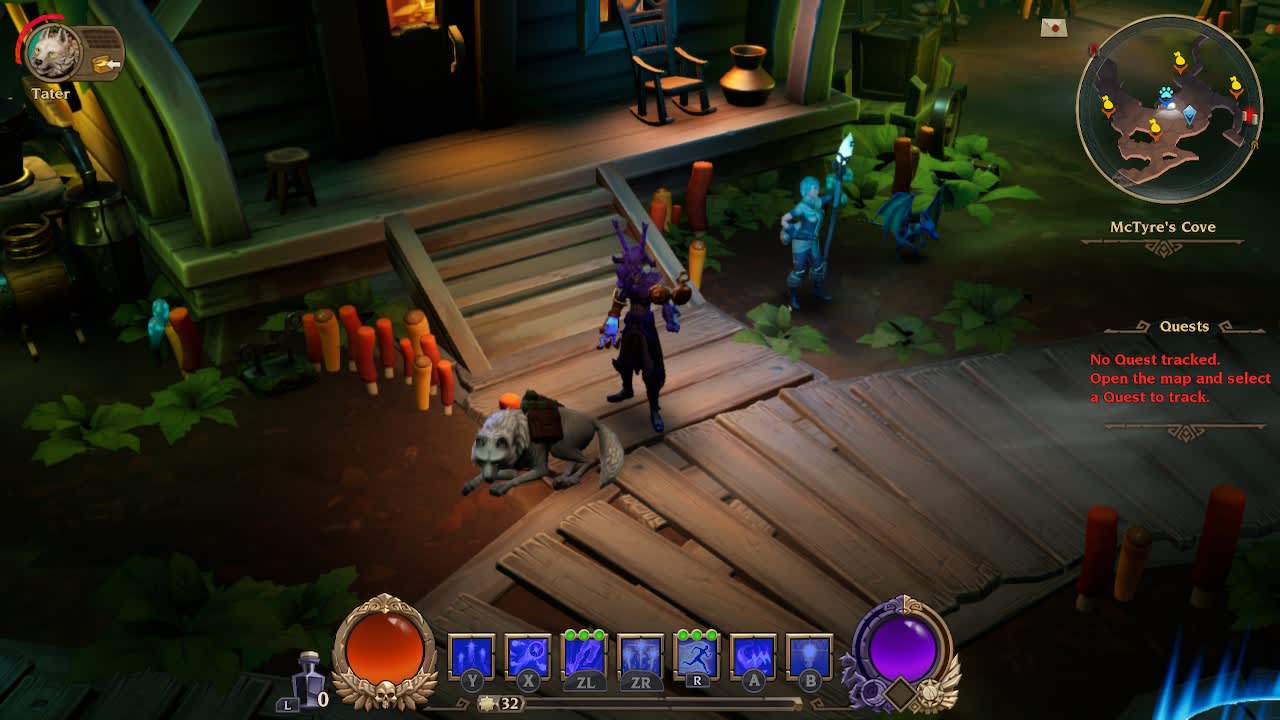
Task: Open the waypoint diamond on the minimap
Action: coord(1190,113)
